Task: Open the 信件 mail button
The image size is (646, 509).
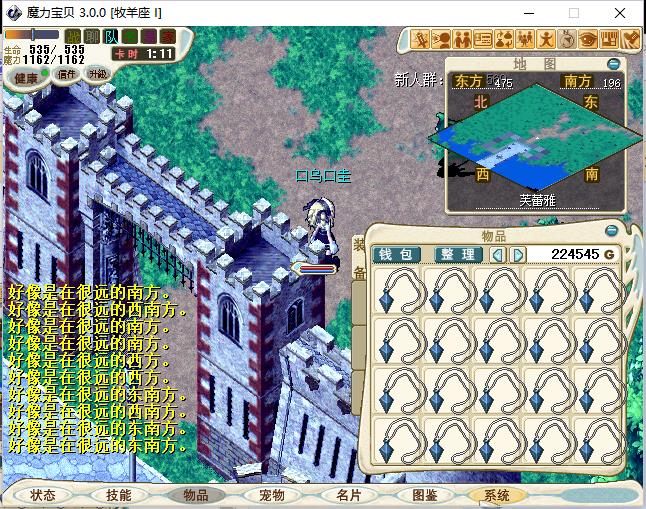Action: (67, 73)
